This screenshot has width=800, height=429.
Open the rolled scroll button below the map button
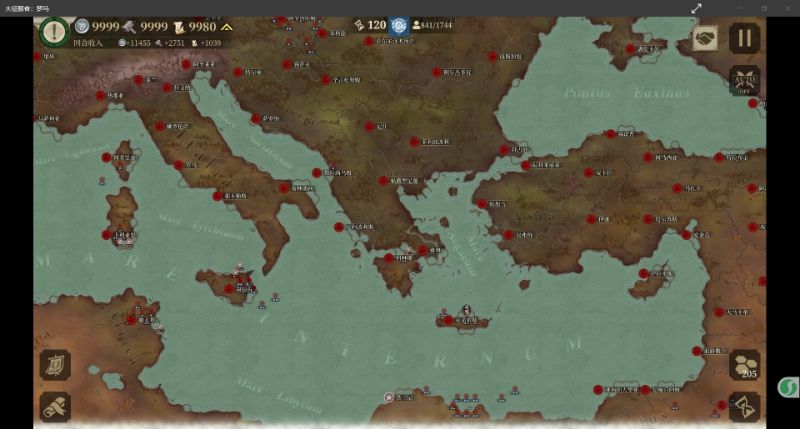[x=55, y=406]
